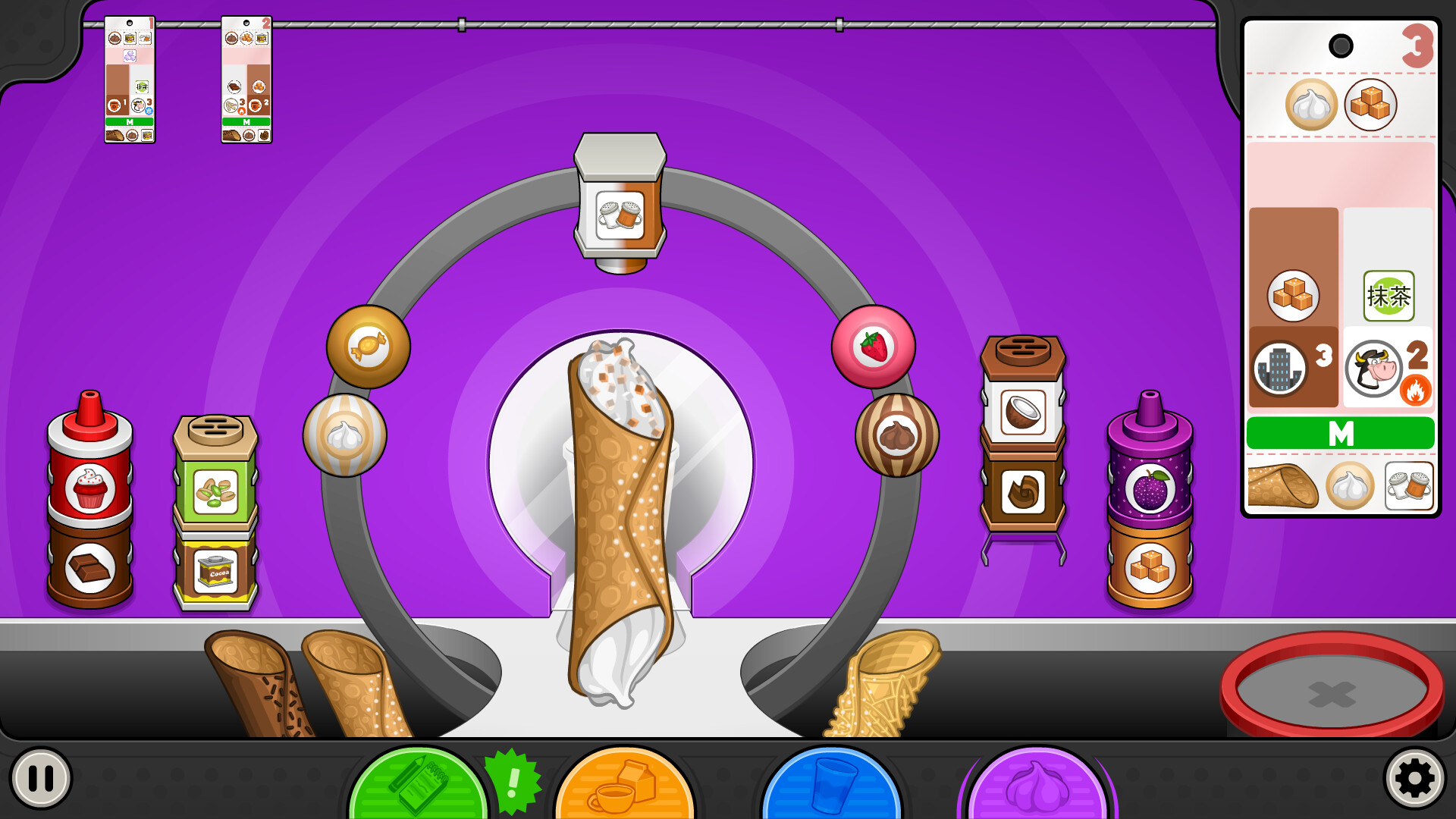Select the purple cream Build Station tab
1456x819 pixels.
[x=1037, y=785]
